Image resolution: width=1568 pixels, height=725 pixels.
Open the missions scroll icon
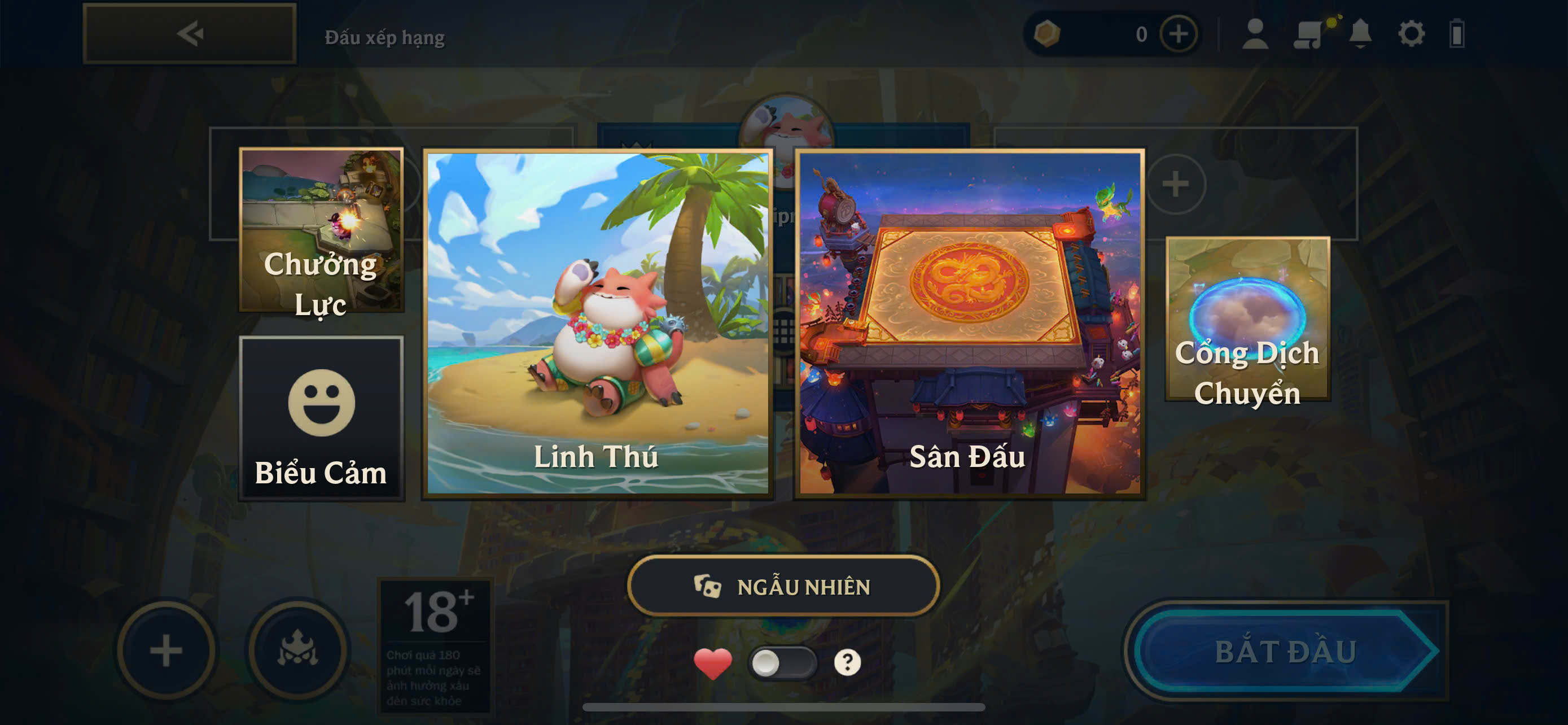click(1309, 34)
